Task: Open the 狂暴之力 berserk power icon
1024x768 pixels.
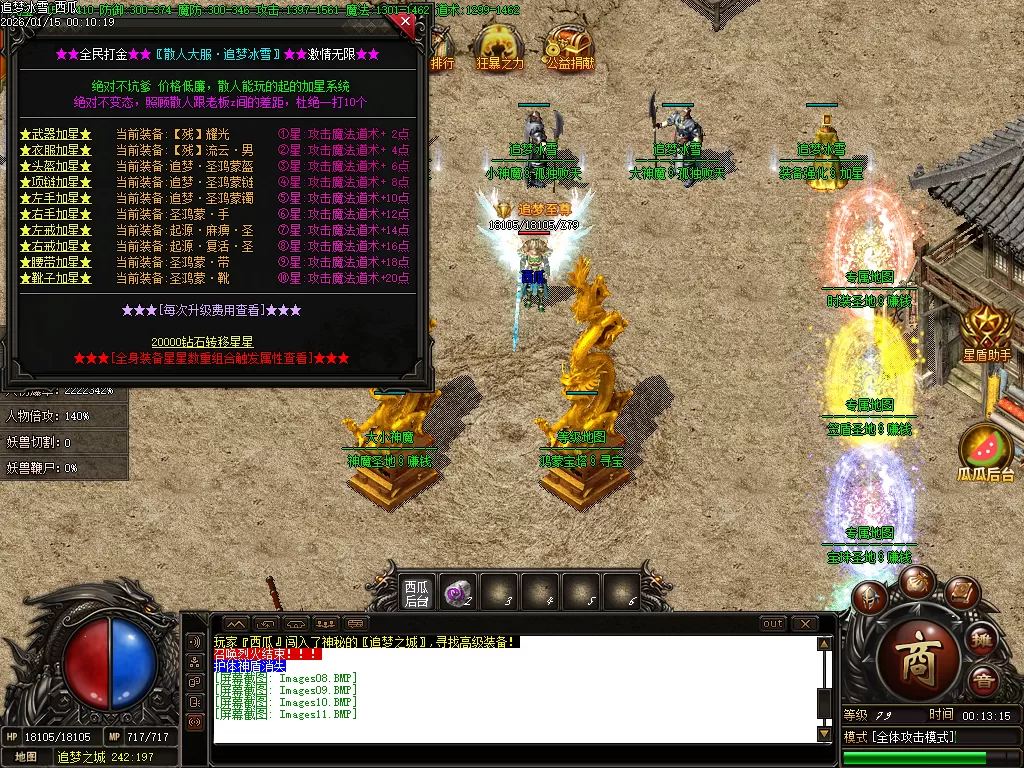Action: coord(499,48)
